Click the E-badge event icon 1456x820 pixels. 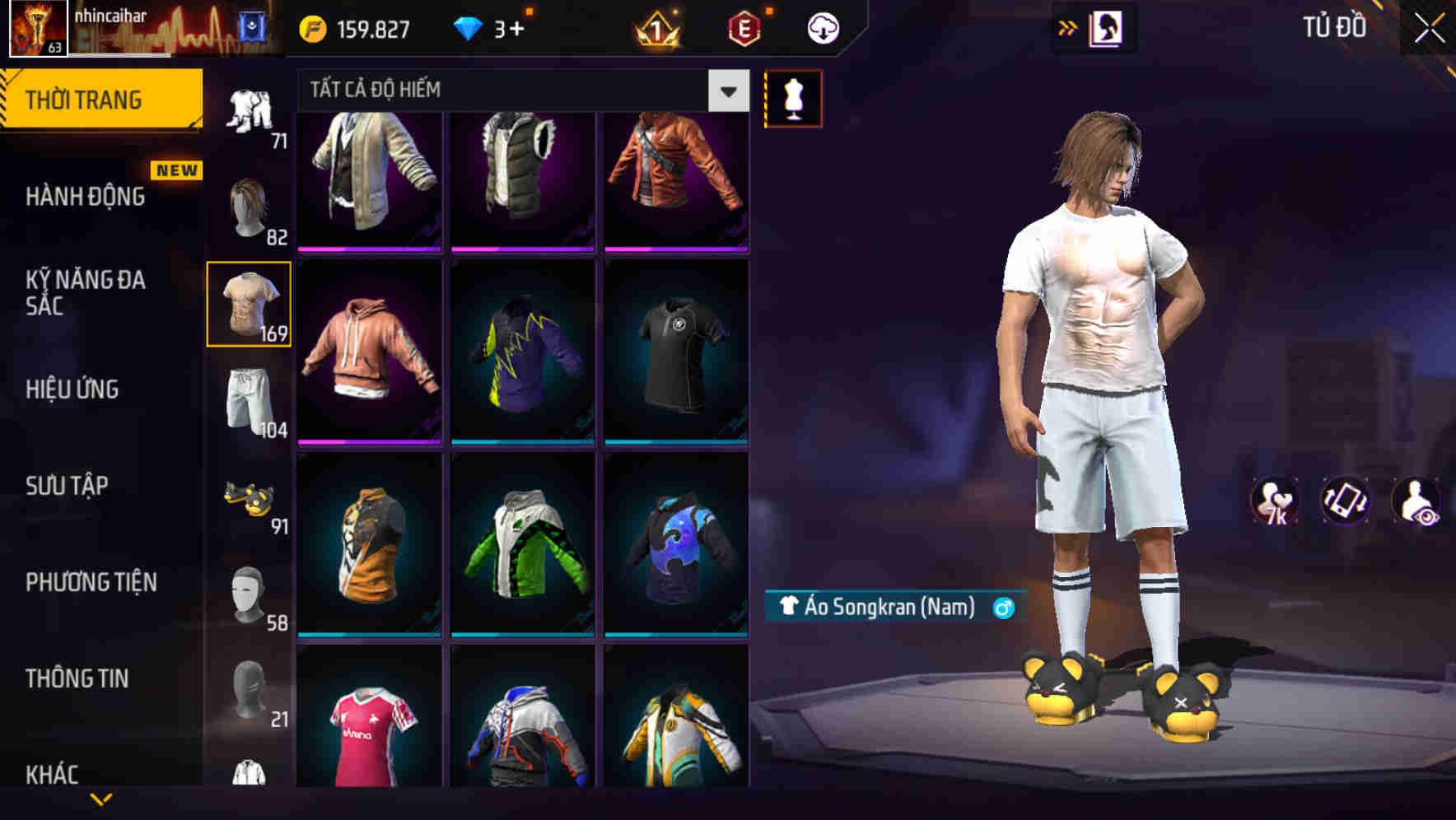coord(743,27)
